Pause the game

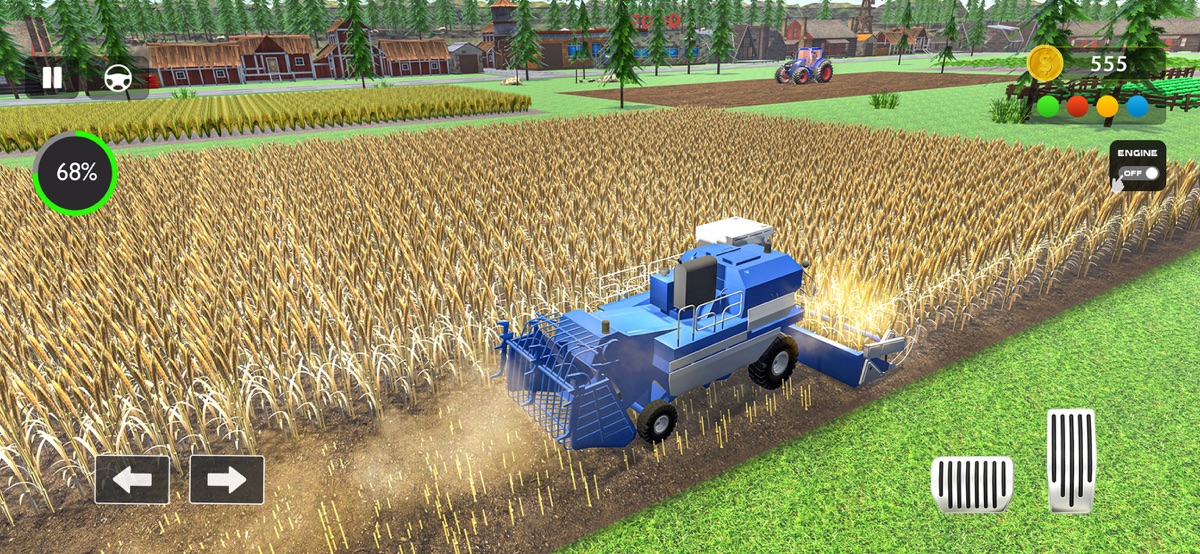51,78
